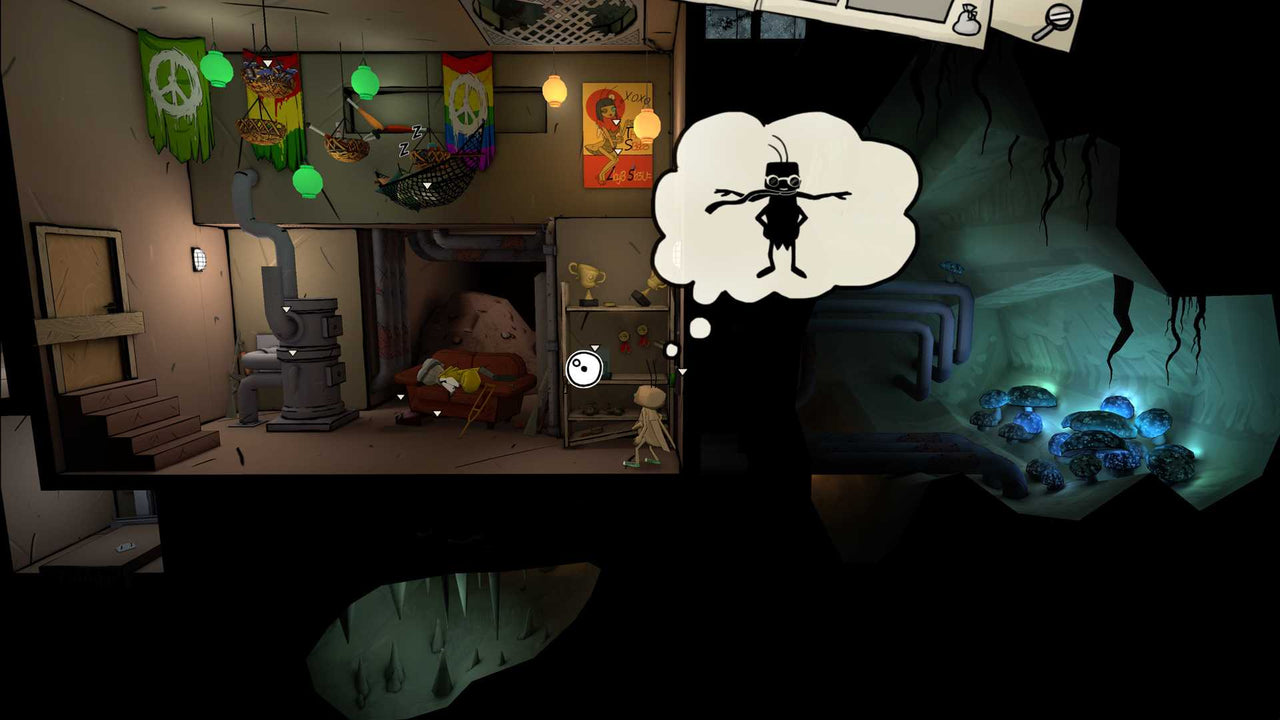This screenshot has height=720, width=1280.
Task: Toggle the hotspot arrow above the hammock
Action: (426, 185)
